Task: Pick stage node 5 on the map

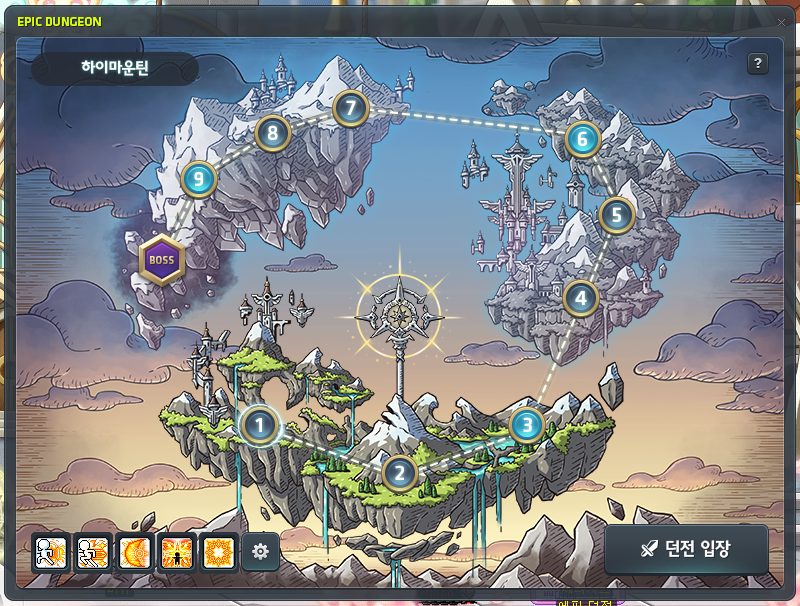Action: click(x=617, y=214)
